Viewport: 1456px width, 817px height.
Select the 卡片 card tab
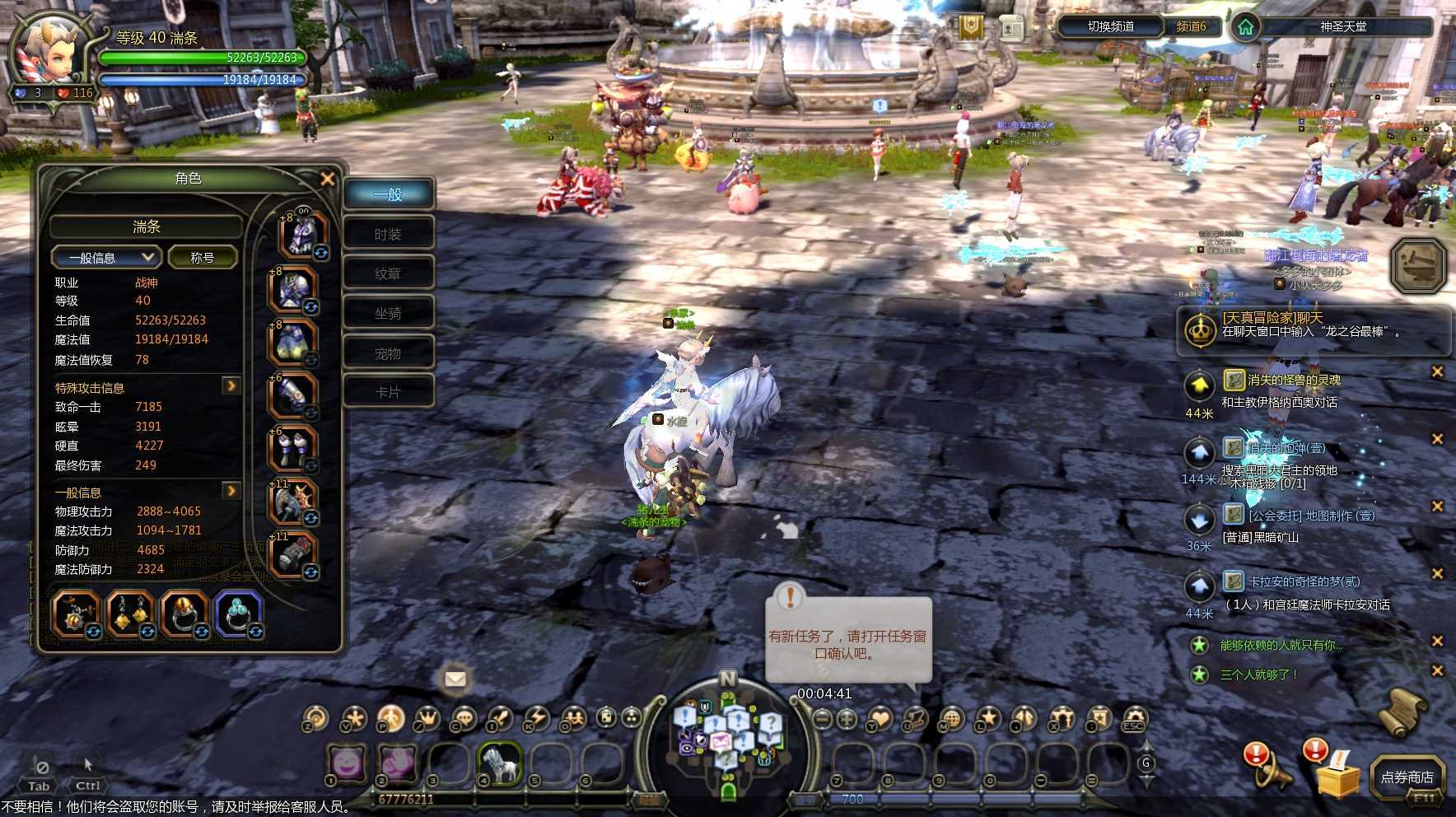[x=388, y=392]
